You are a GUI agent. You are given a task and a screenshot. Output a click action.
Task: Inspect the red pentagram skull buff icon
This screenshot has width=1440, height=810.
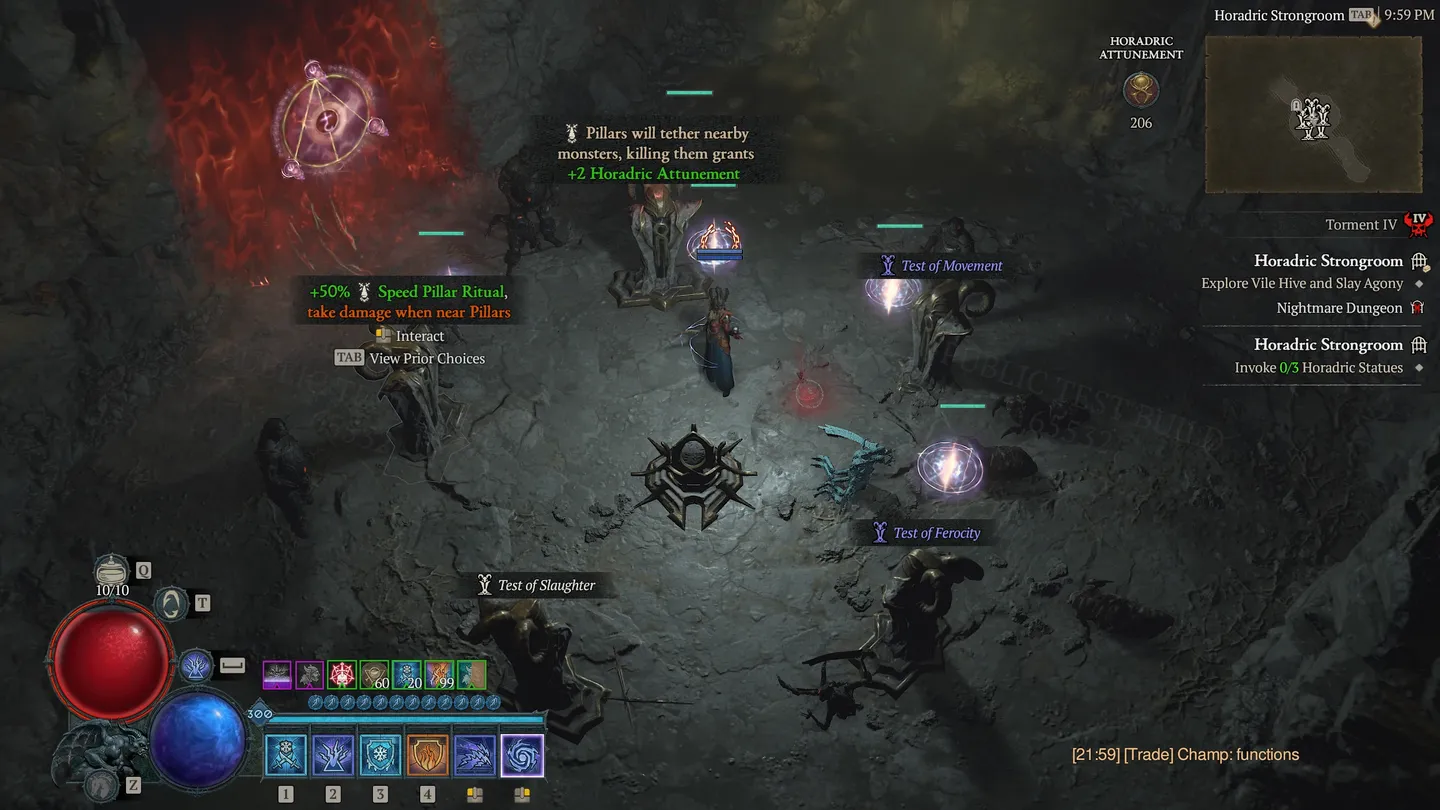pyautogui.click(x=342, y=674)
